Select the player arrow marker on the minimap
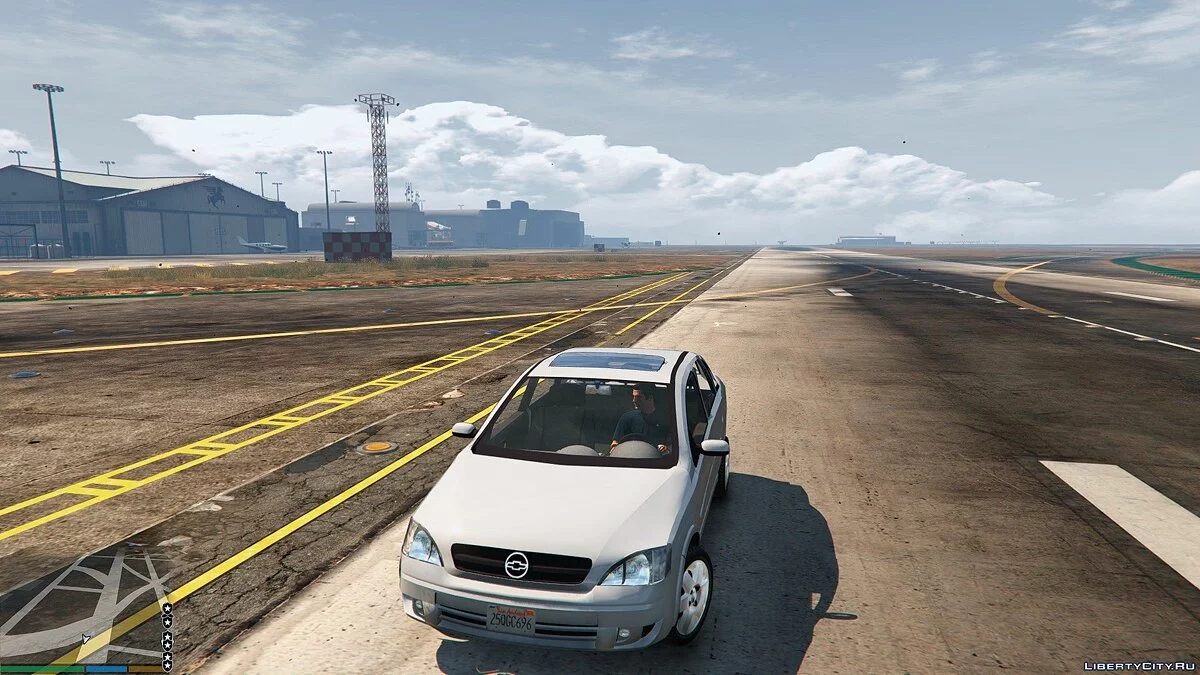This screenshot has width=1200, height=675. point(87,637)
